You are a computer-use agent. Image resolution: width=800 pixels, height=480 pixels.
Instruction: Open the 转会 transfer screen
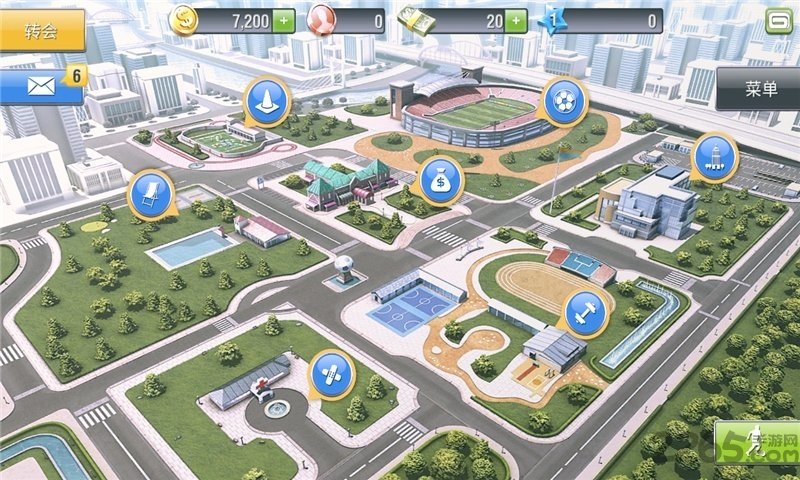click(x=40, y=30)
